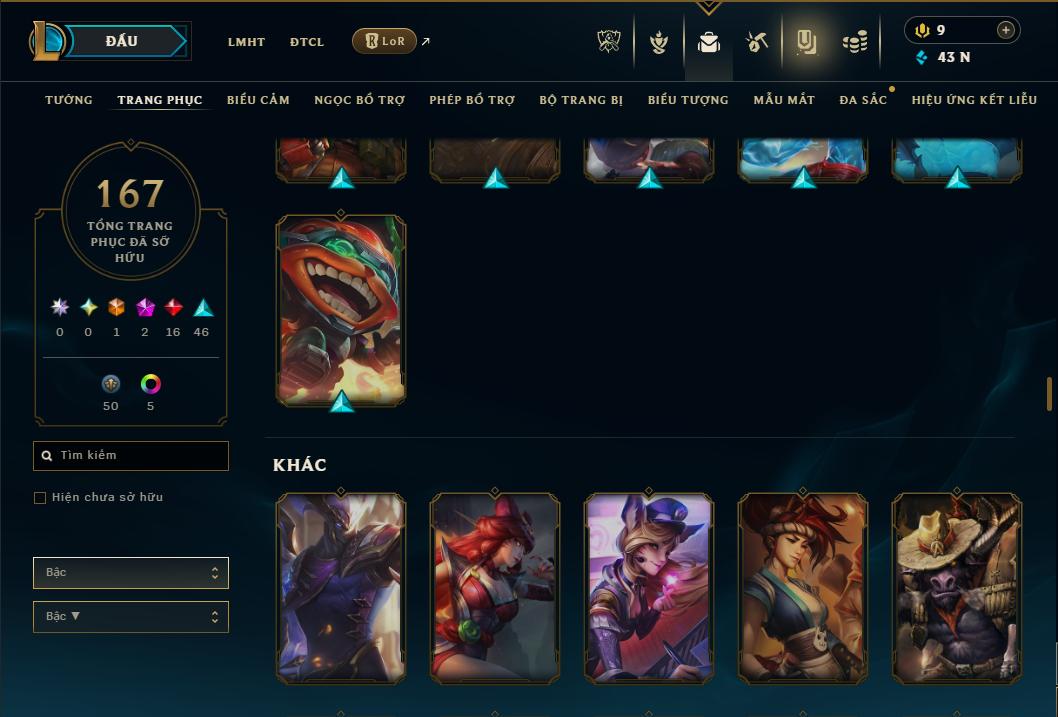
Task: View the MẪU MẮT tab
Action: 784,100
